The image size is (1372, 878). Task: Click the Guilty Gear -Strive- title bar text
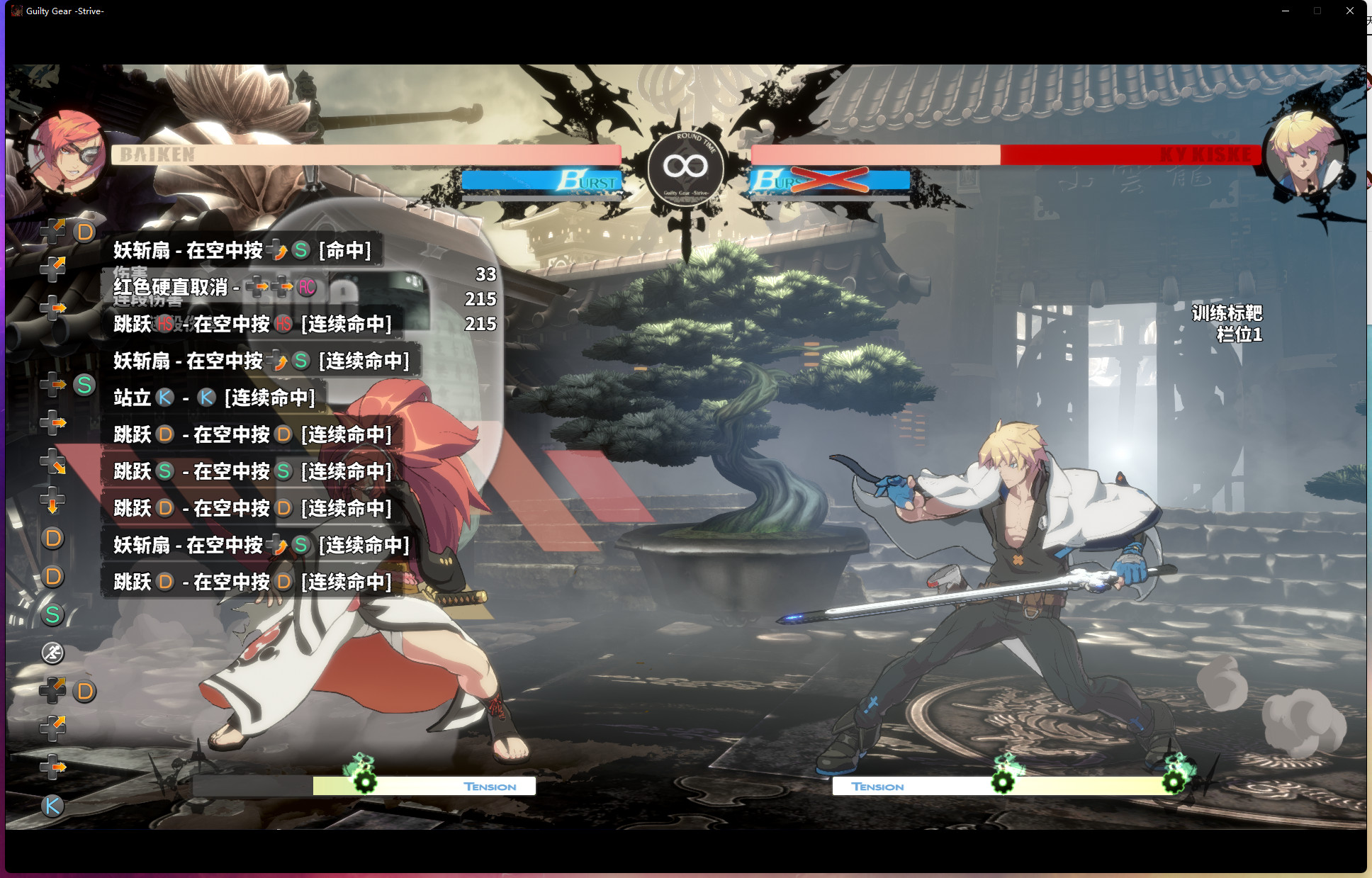[64, 11]
